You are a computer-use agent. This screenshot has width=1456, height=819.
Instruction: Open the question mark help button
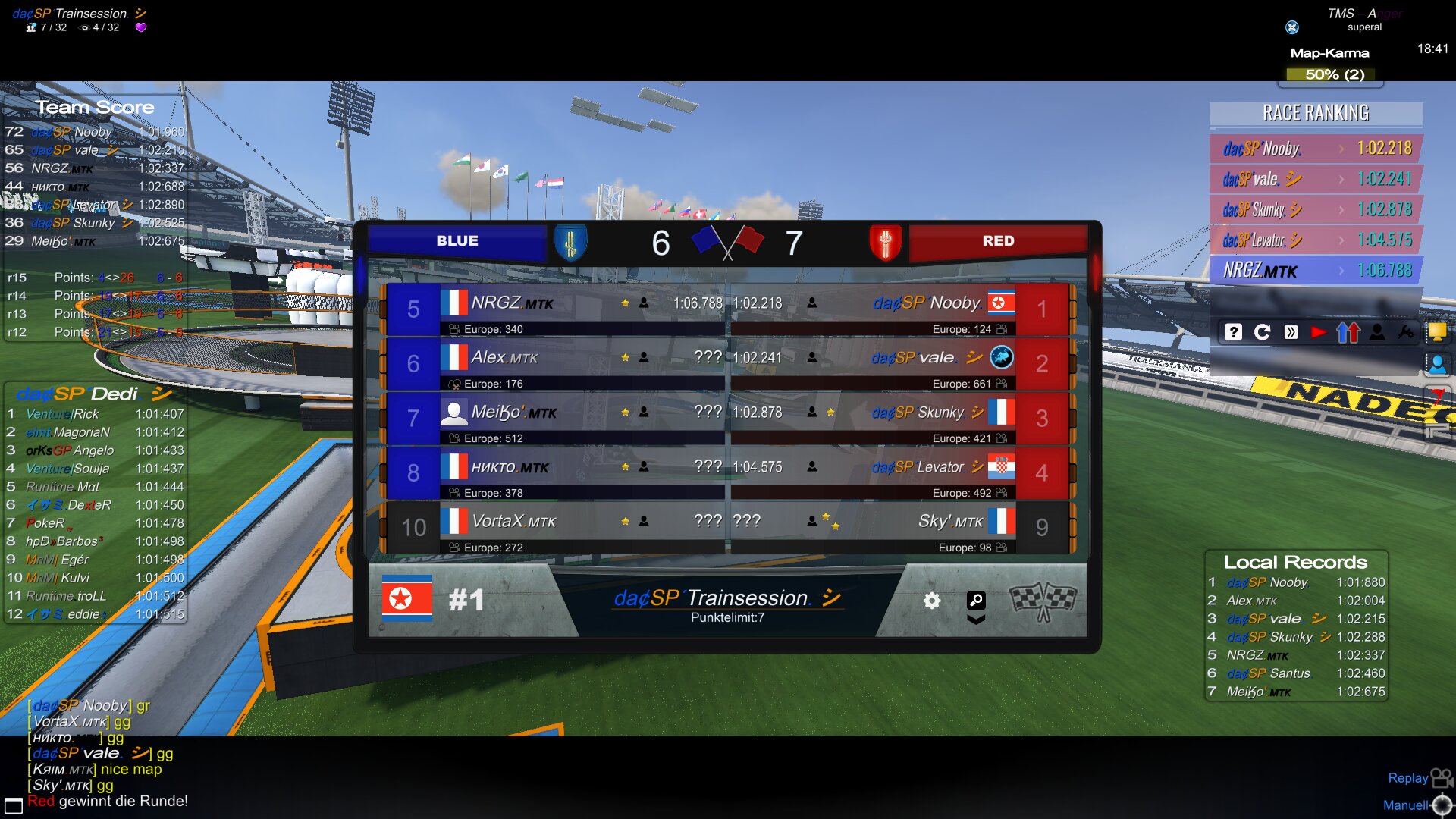(1234, 332)
